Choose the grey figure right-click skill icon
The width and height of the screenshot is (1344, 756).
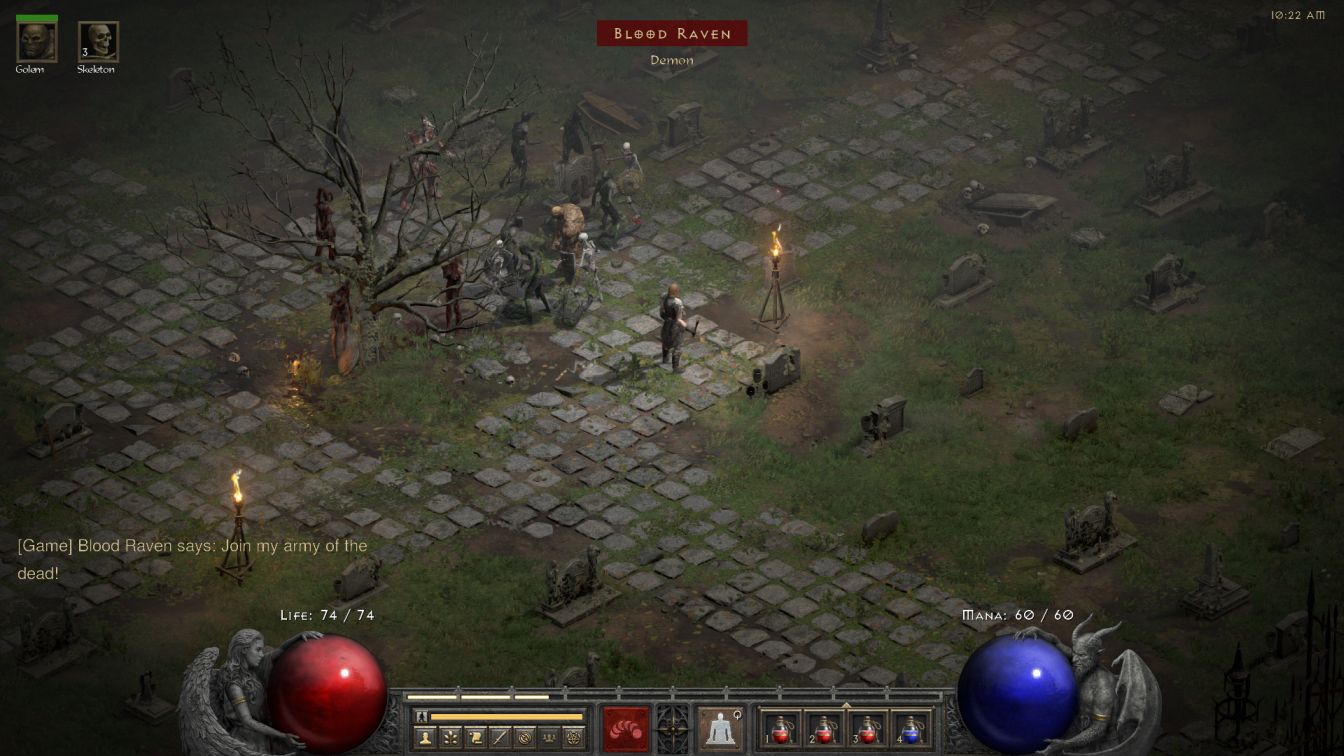click(x=718, y=728)
